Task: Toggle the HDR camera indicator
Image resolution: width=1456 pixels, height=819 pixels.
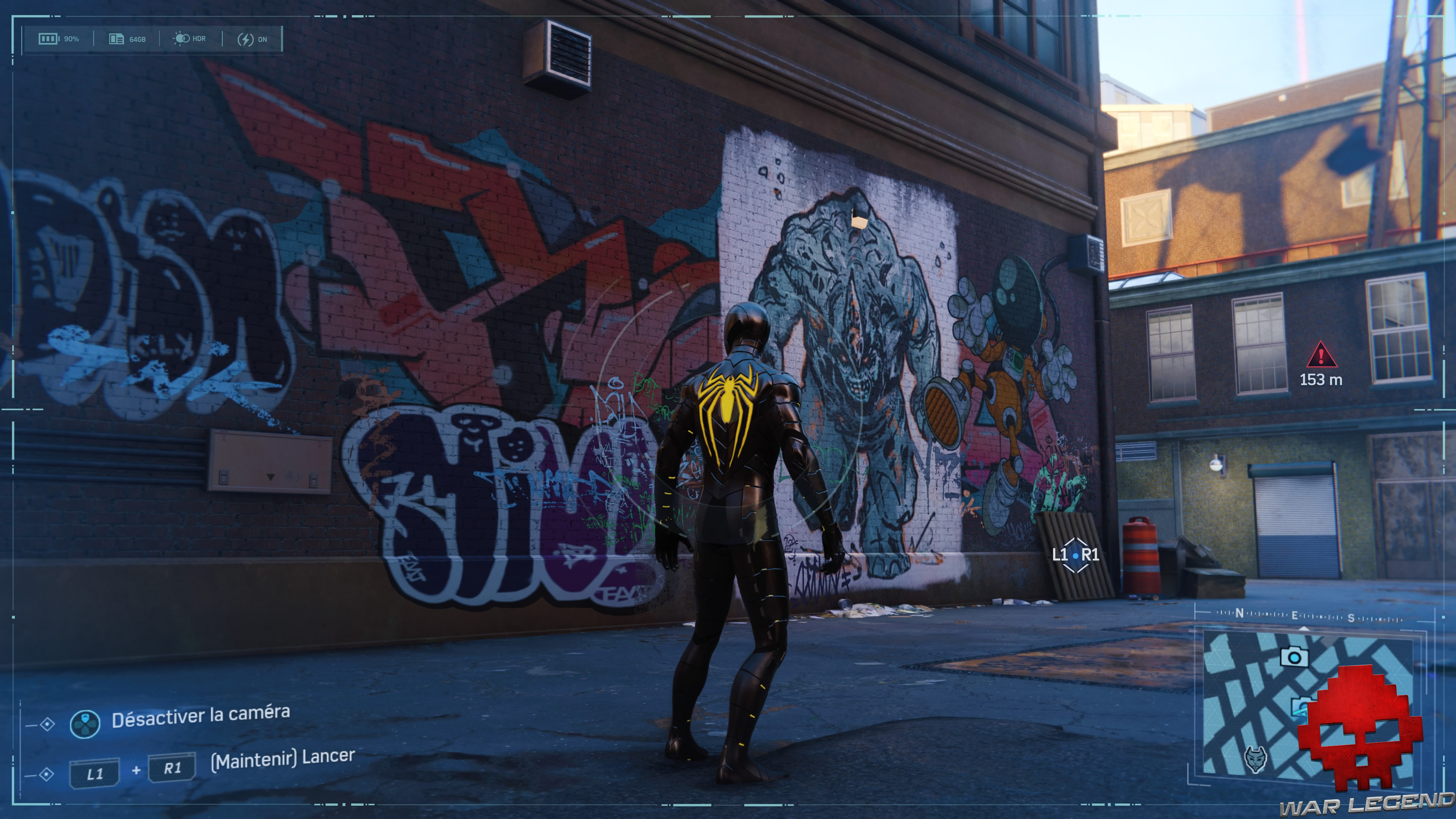Action: [x=189, y=38]
